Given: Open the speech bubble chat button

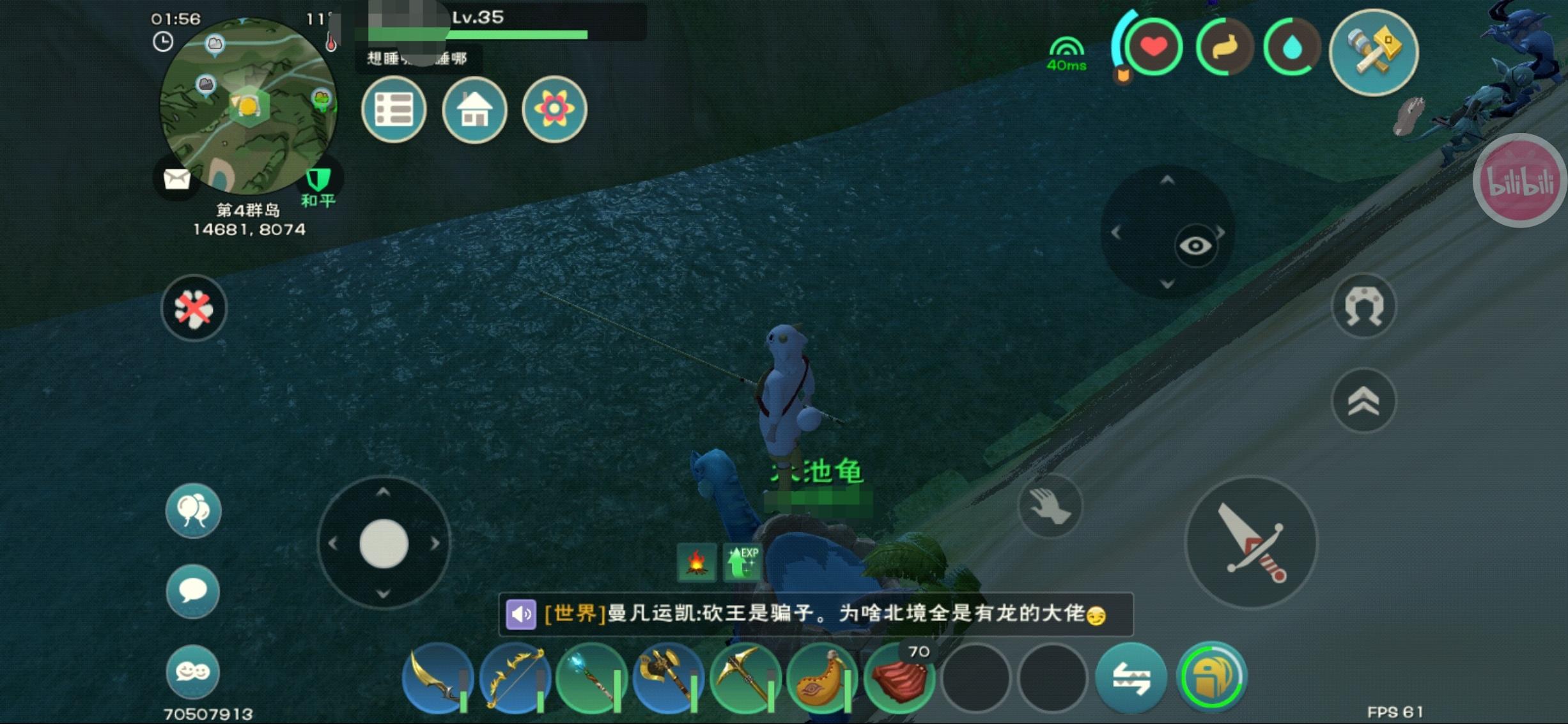Looking at the screenshot, I should tap(193, 591).
